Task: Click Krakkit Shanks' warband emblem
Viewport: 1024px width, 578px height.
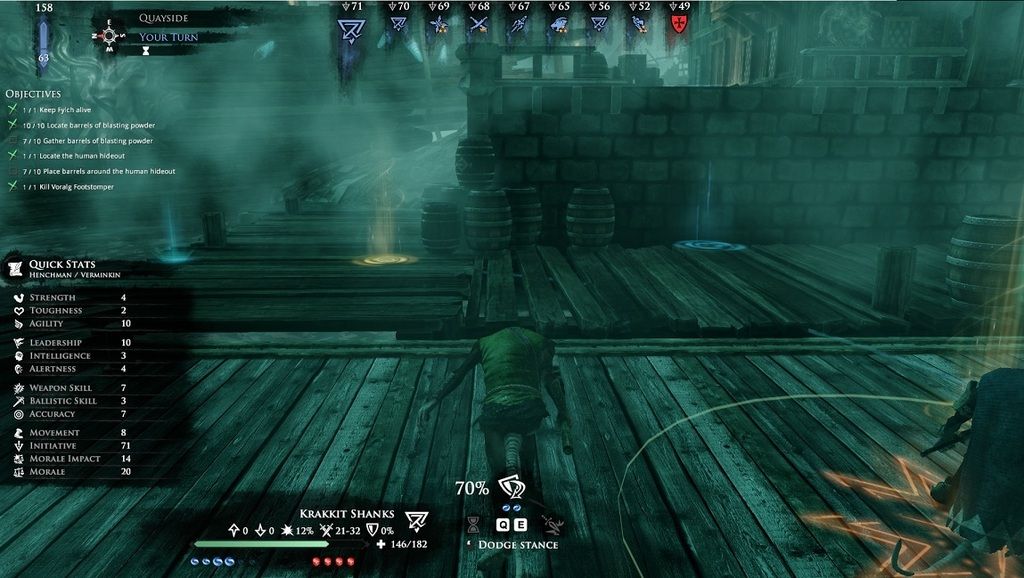Action: pyautogui.click(x=416, y=519)
